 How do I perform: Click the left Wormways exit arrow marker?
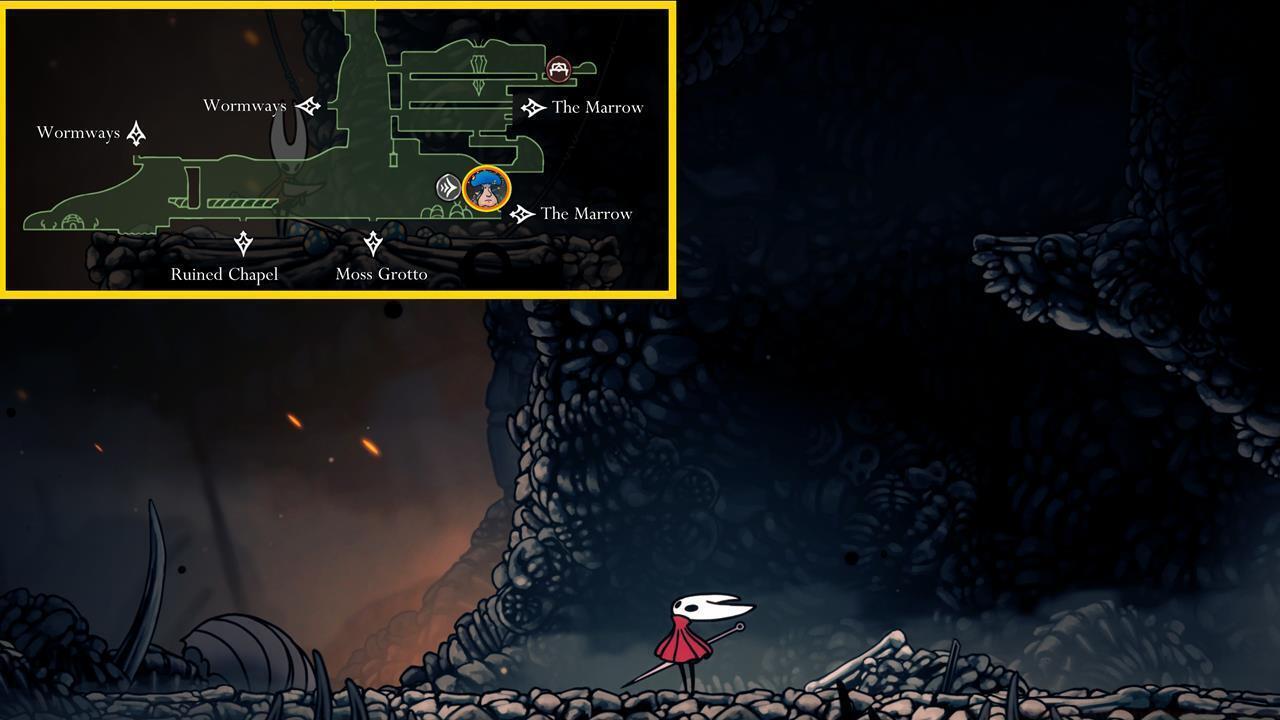134,131
